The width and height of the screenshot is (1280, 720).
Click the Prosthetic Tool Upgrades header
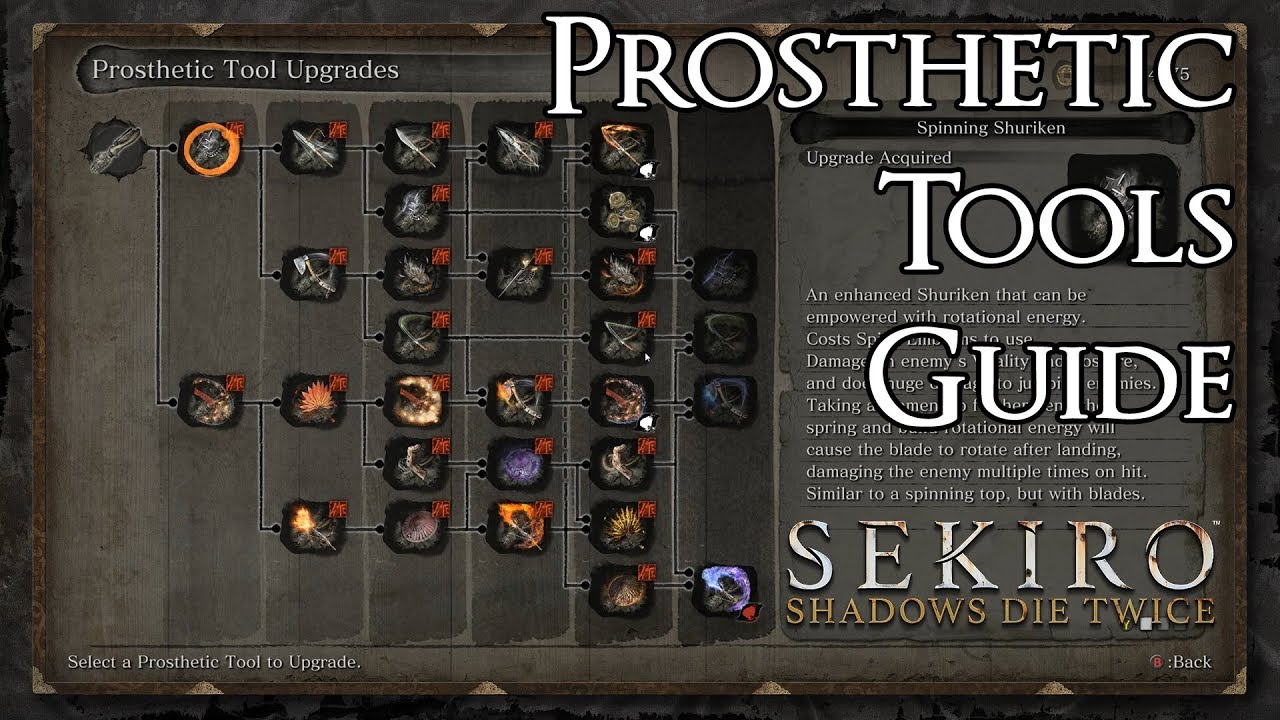(x=243, y=70)
